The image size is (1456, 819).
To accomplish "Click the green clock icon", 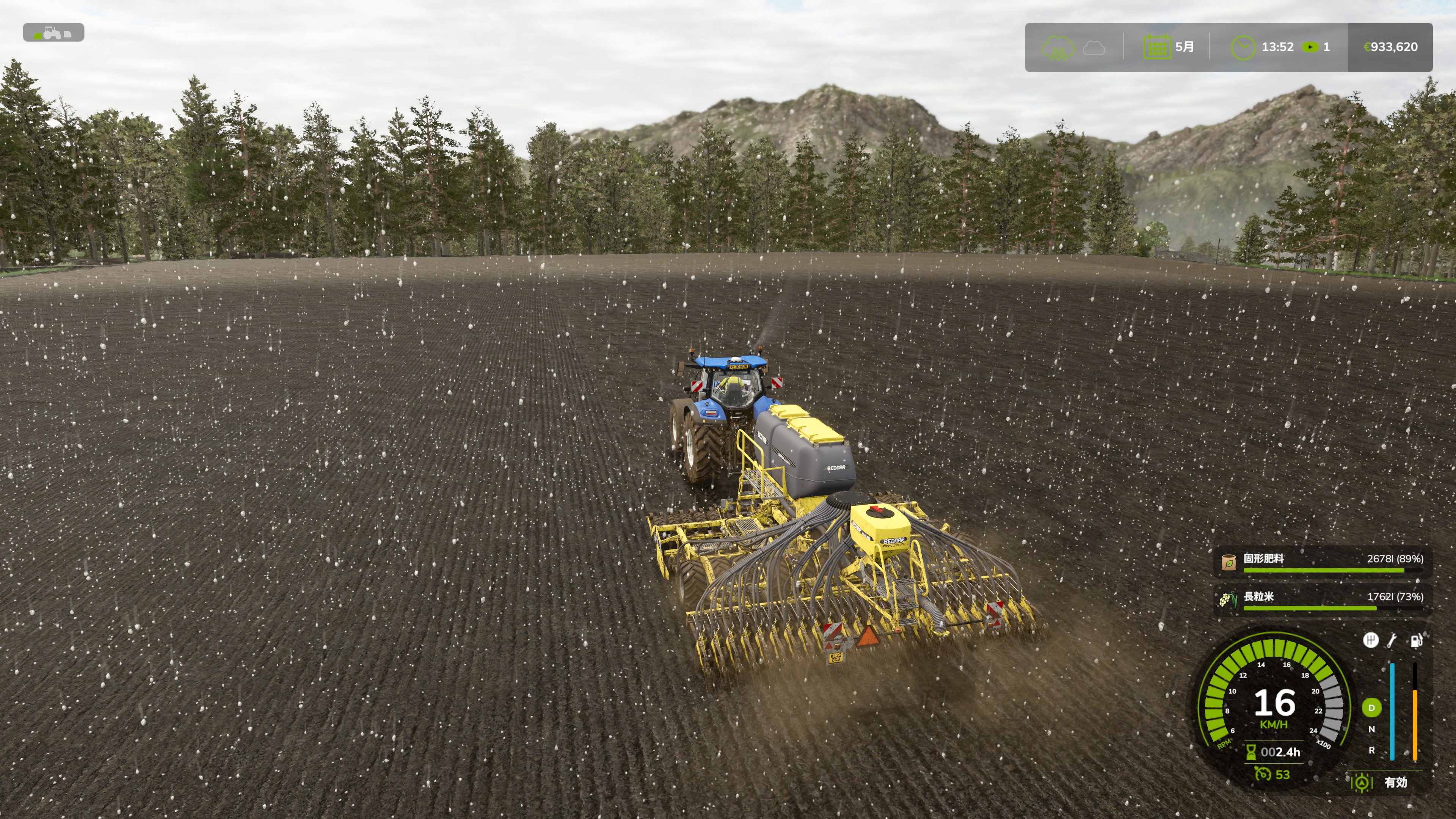I will click(1243, 47).
